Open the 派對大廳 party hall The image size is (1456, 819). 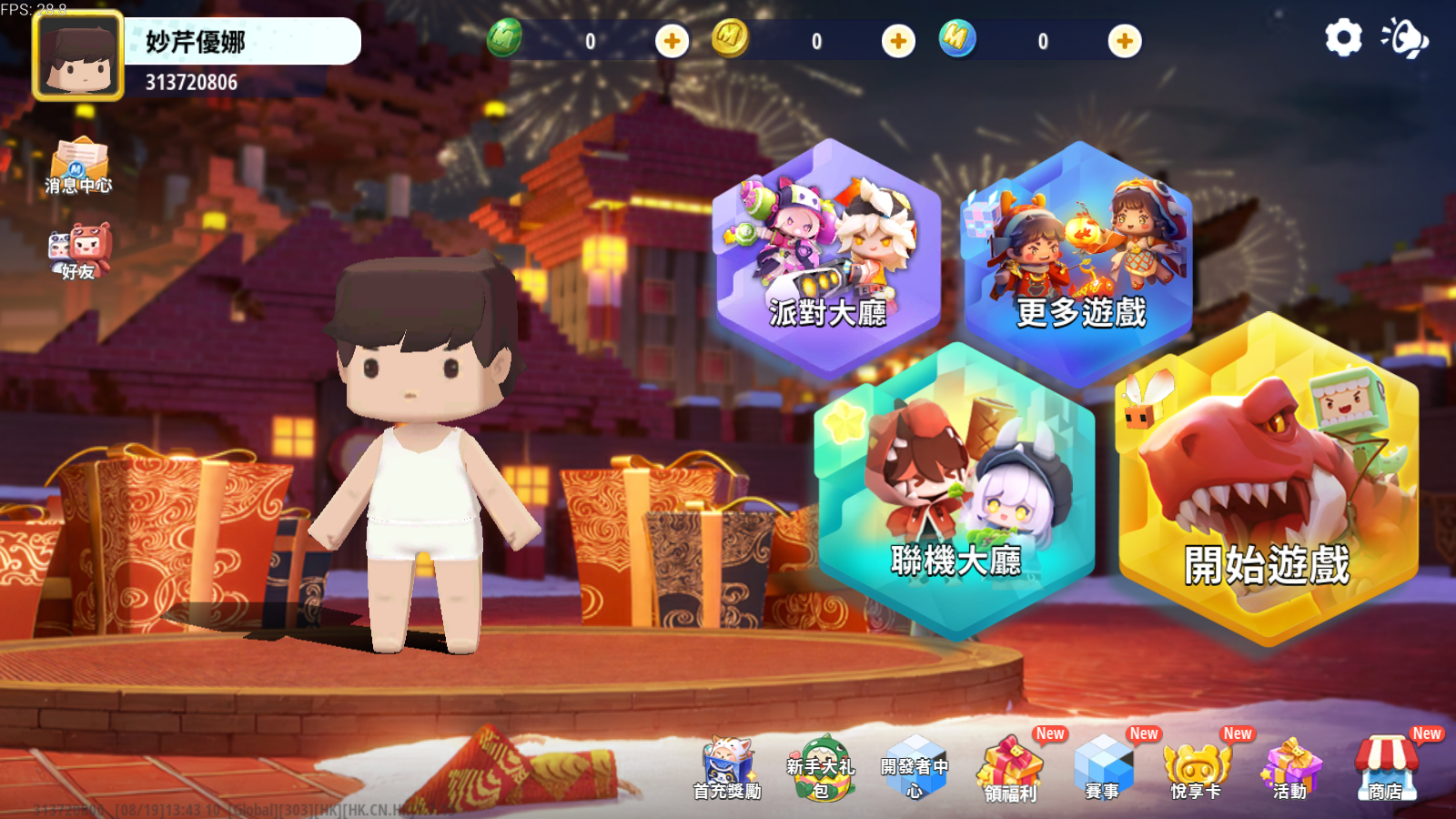(x=826, y=259)
